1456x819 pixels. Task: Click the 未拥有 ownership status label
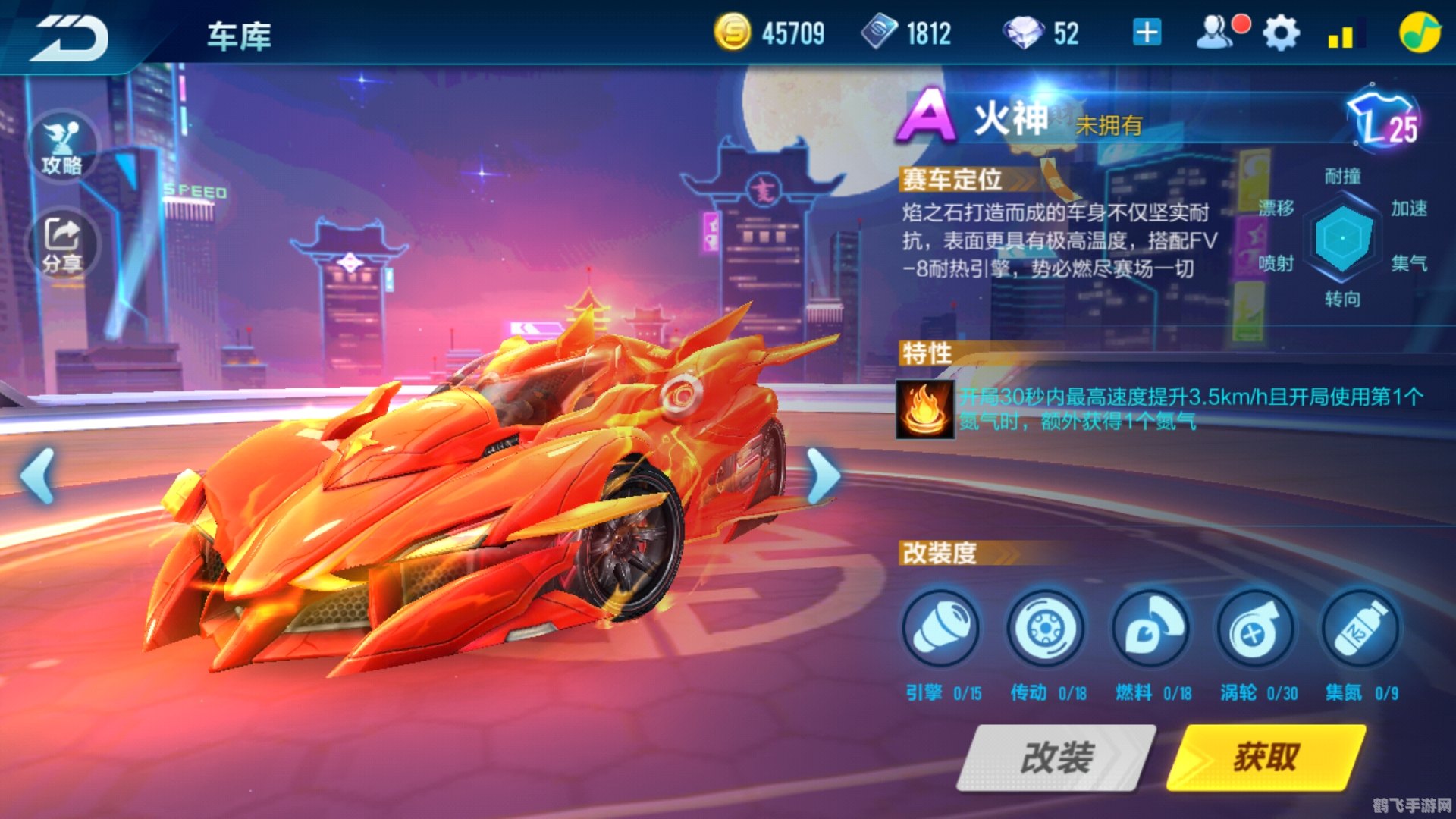[x=1109, y=126]
